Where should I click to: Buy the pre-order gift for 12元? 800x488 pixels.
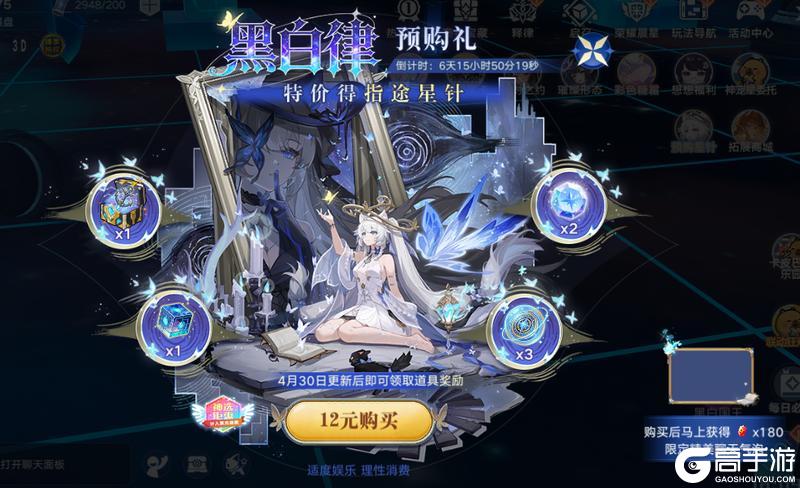359,422
